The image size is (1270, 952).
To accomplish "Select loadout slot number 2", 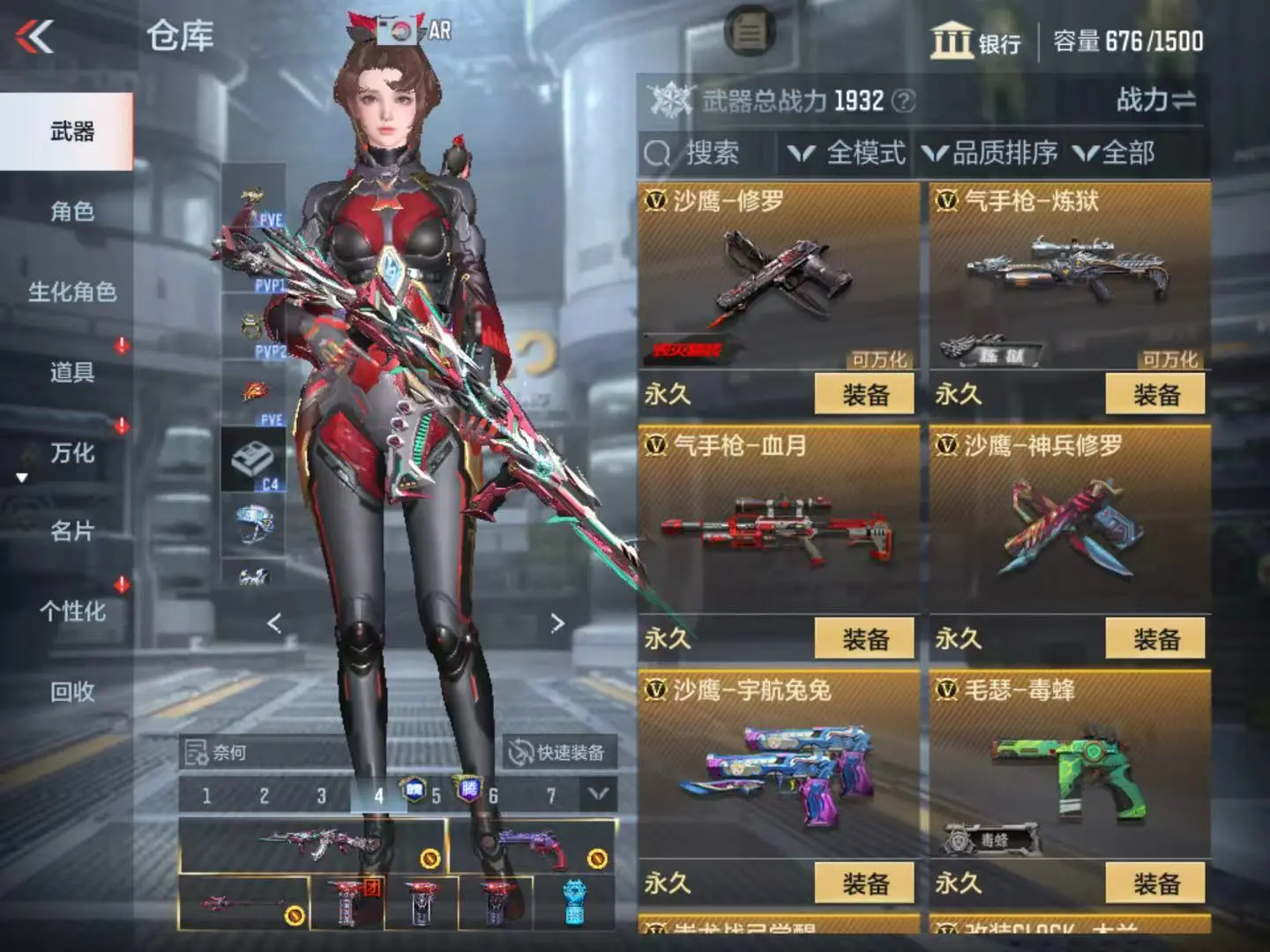I will tap(264, 796).
